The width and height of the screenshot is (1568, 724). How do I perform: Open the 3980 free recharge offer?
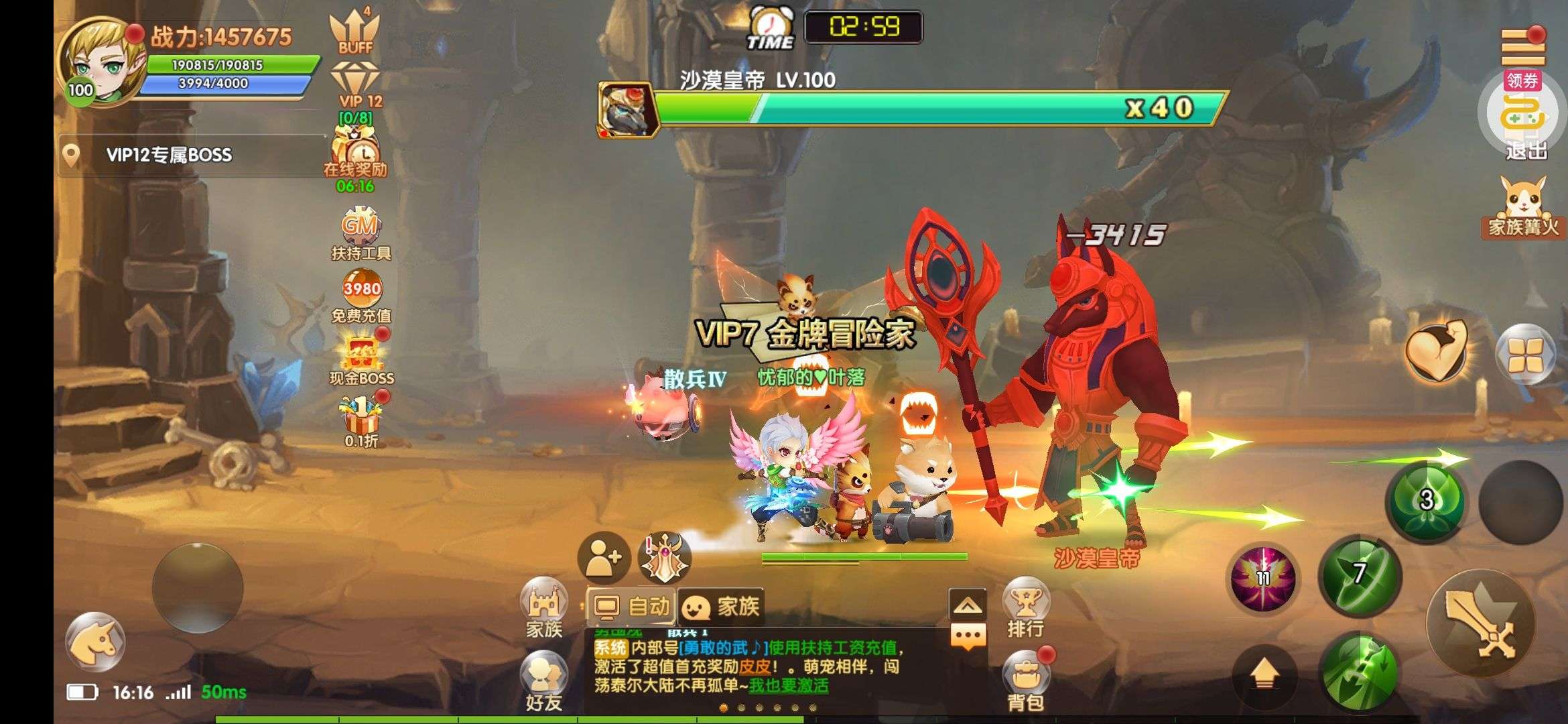[x=362, y=290]
